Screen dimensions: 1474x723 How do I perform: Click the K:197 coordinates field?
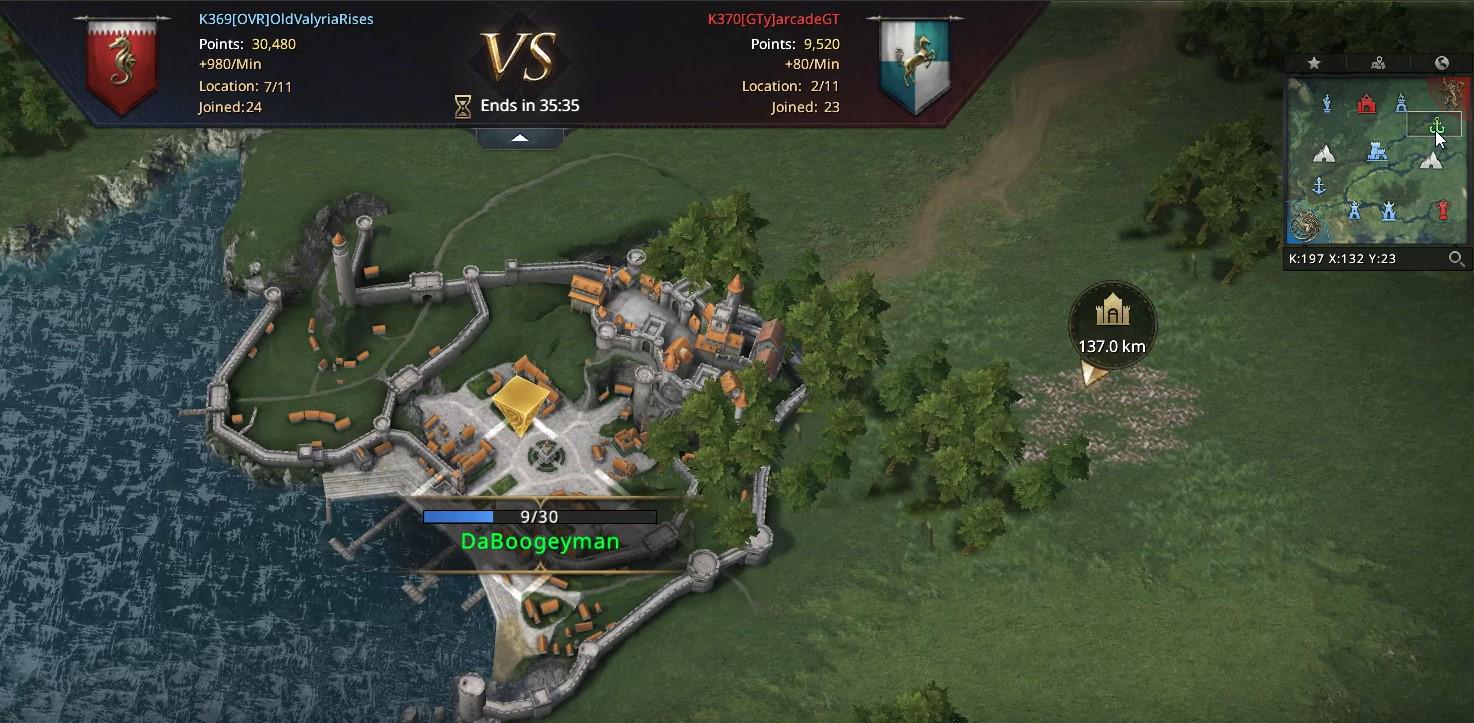[x=1342, y=259]
